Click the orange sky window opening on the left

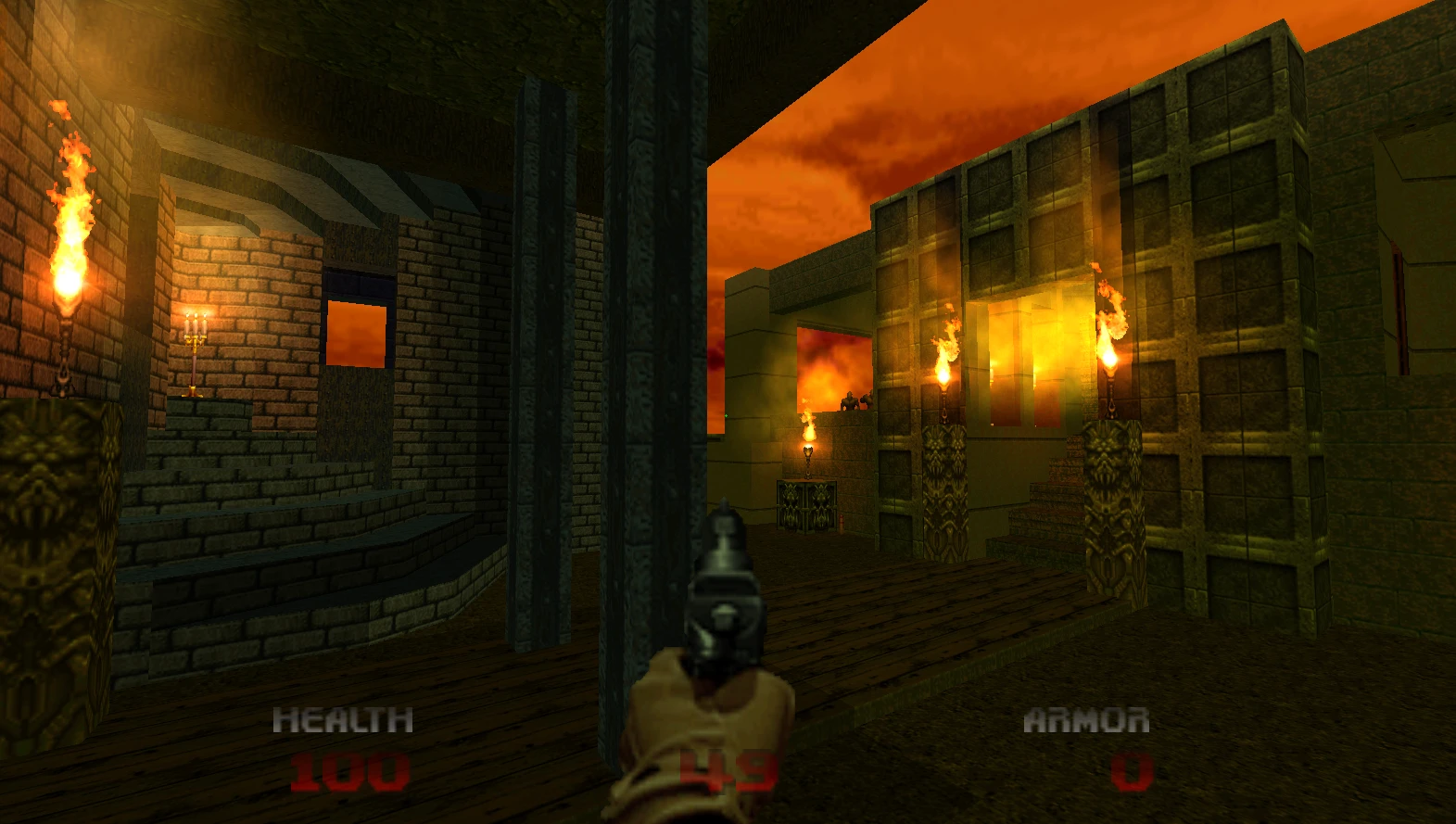click(357, 334)
